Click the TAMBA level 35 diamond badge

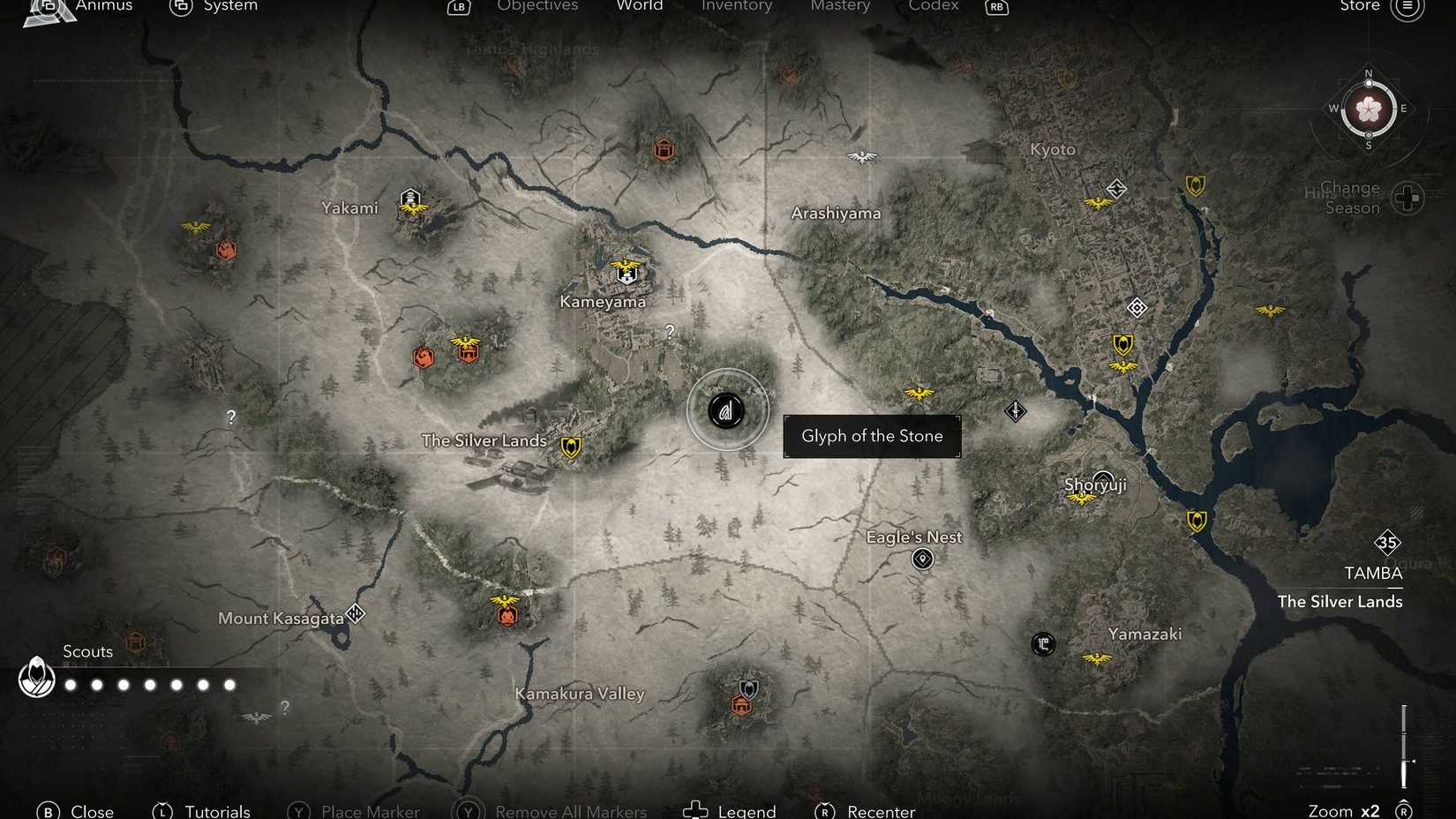(x=1388, y=542)
